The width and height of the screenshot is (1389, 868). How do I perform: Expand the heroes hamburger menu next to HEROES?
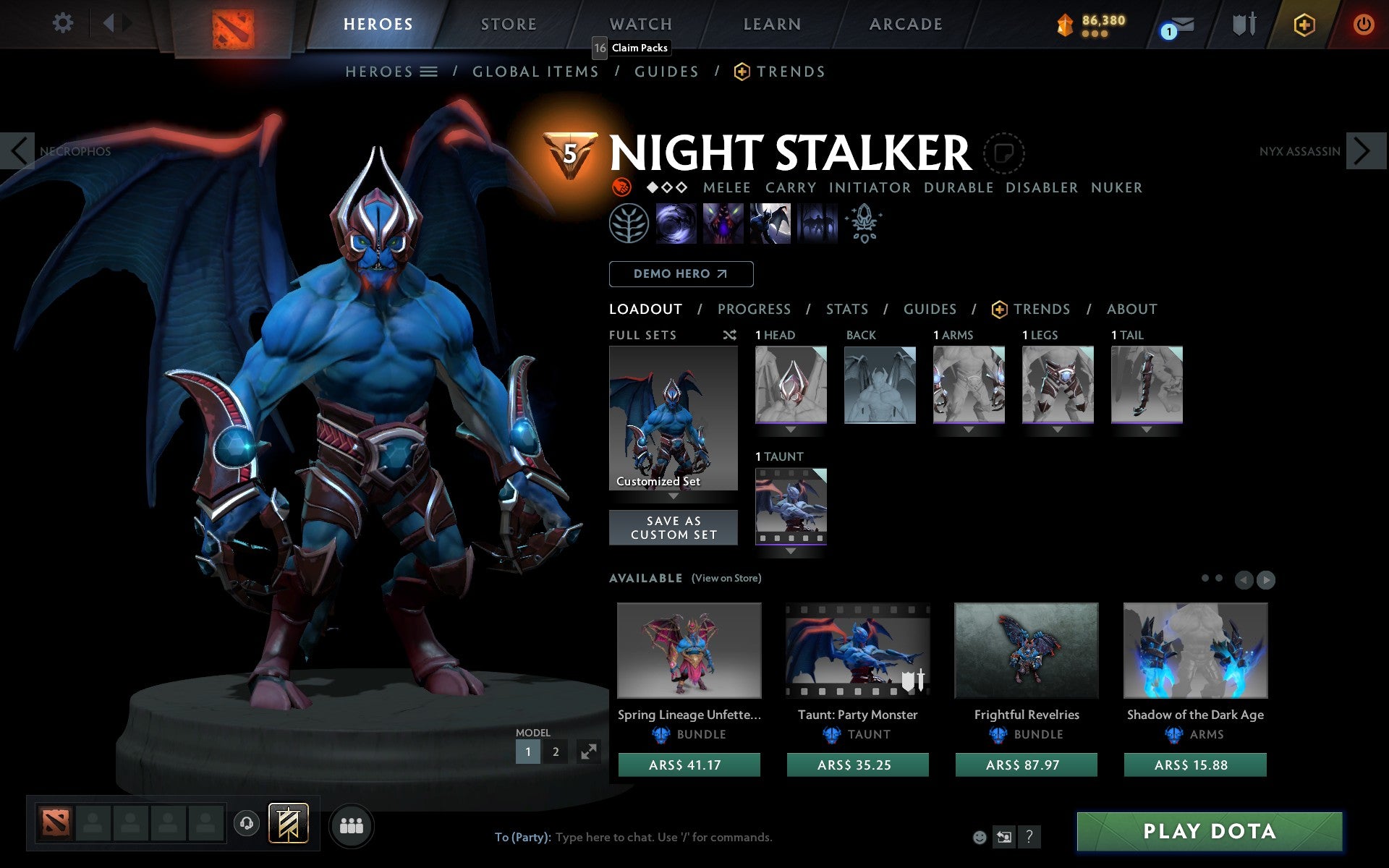[430, 71]
